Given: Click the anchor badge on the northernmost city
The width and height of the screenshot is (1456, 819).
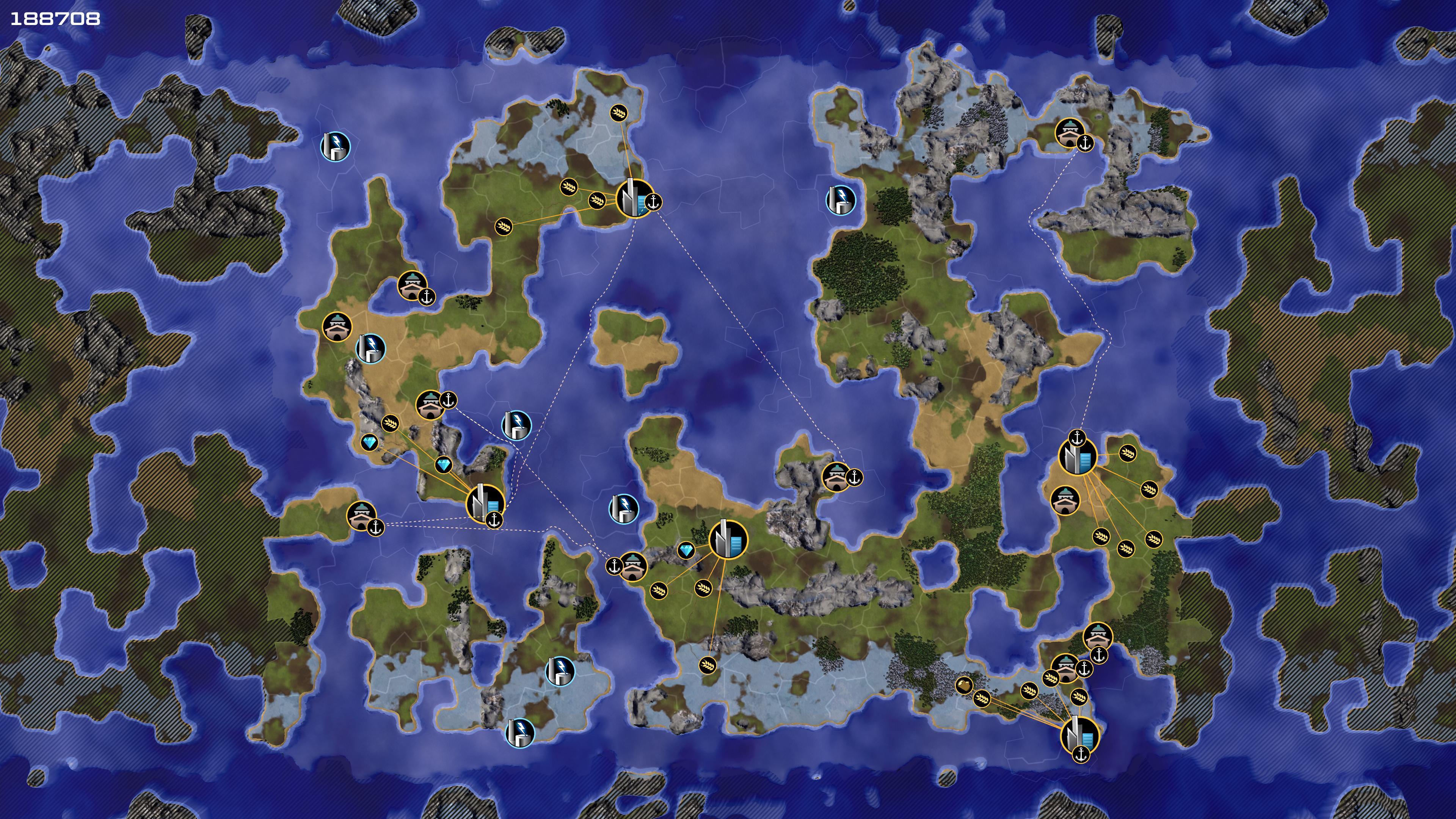Looking at the screenshot, I should (653, 202).
